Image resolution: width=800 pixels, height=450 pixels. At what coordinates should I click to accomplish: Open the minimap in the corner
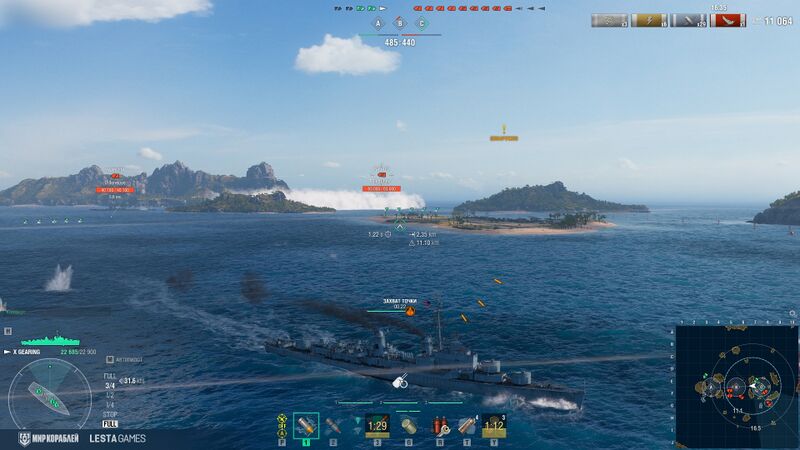pyautogui.click(x=736, y=386)
